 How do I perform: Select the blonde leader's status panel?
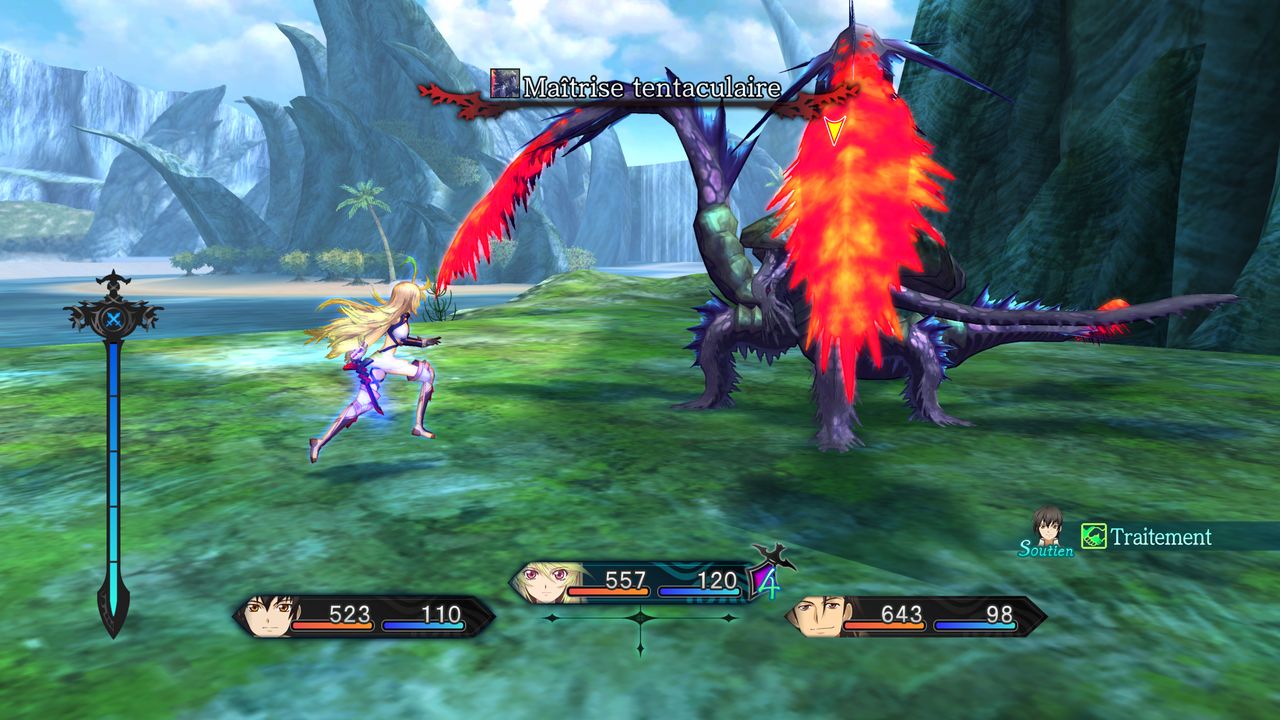[x=630, y=582]
